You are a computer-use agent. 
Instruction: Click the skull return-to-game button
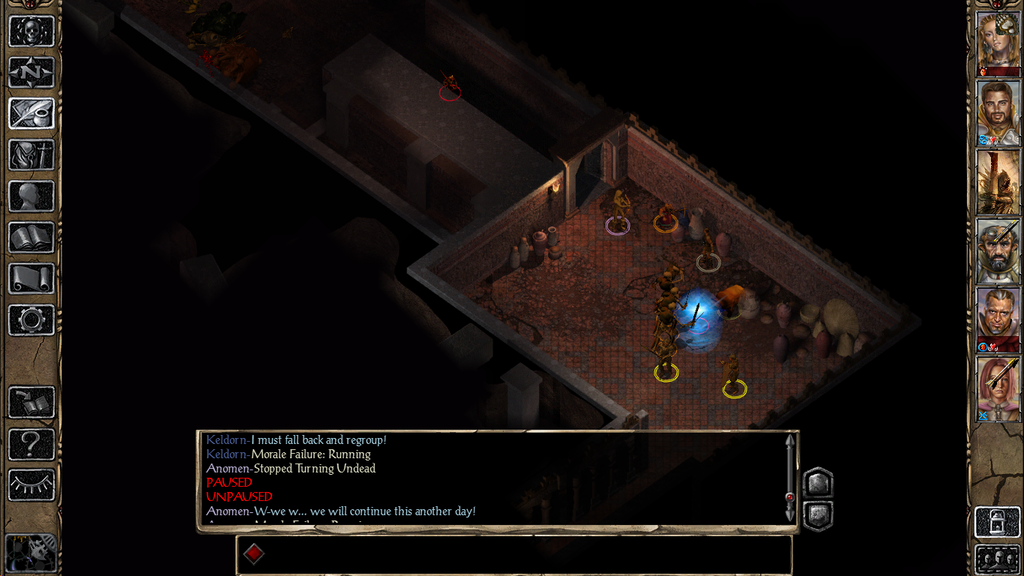[x=31, y=30]
